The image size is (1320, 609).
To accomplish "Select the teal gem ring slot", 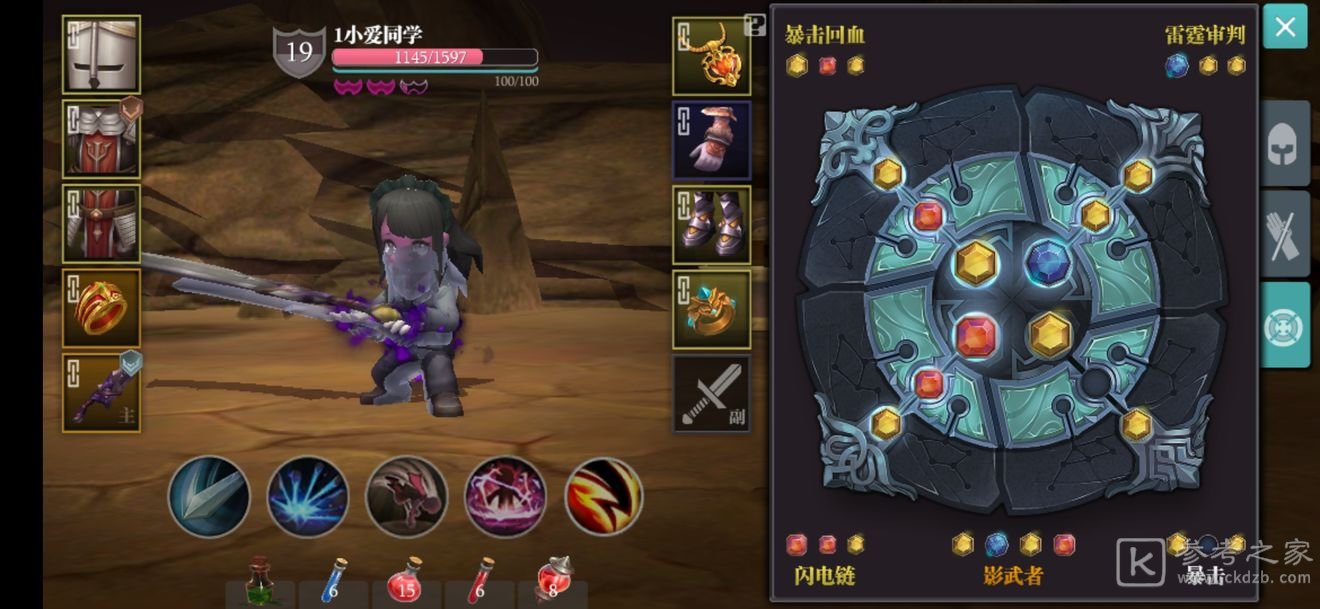I will [711, 309].
